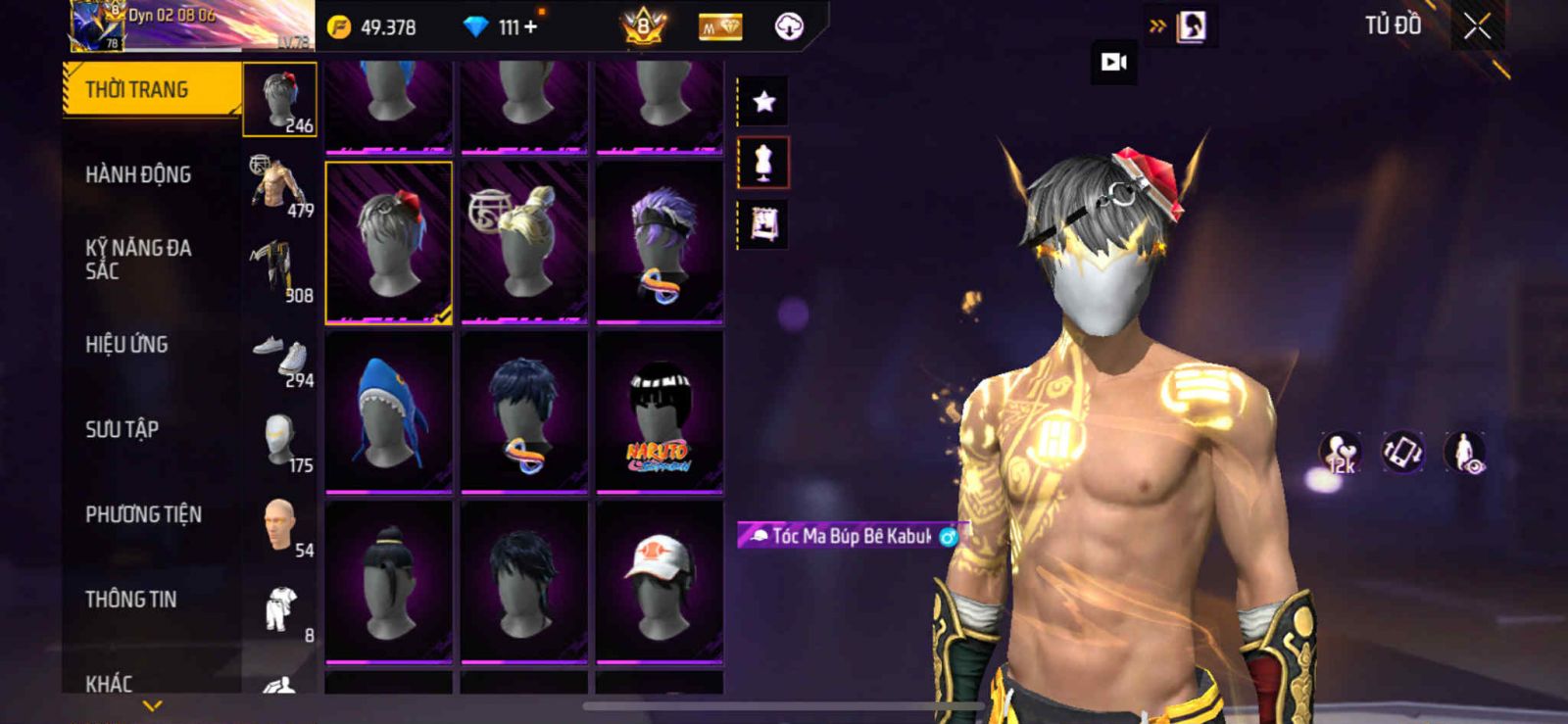The height and width of the screenshot is (724, 1568).
Task: Open the favorites star filter
Action: (x=763, y=101)
